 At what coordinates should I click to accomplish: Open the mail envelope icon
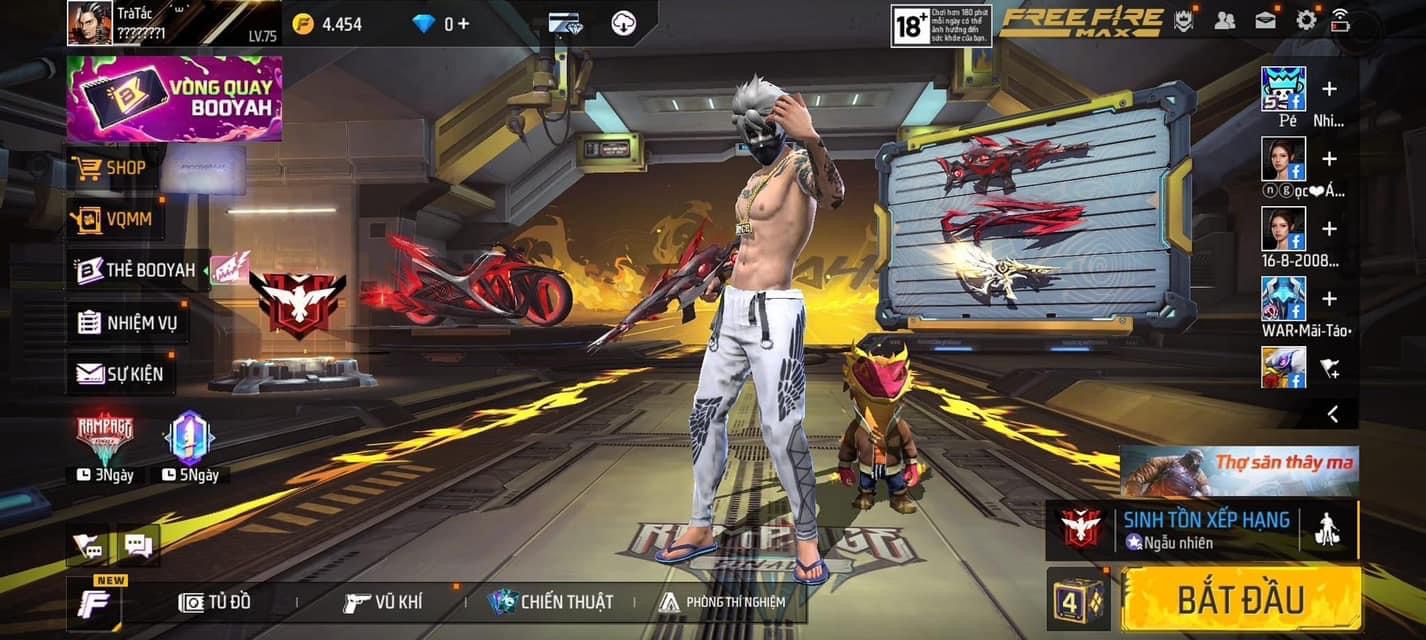[x=1265, y=20]
